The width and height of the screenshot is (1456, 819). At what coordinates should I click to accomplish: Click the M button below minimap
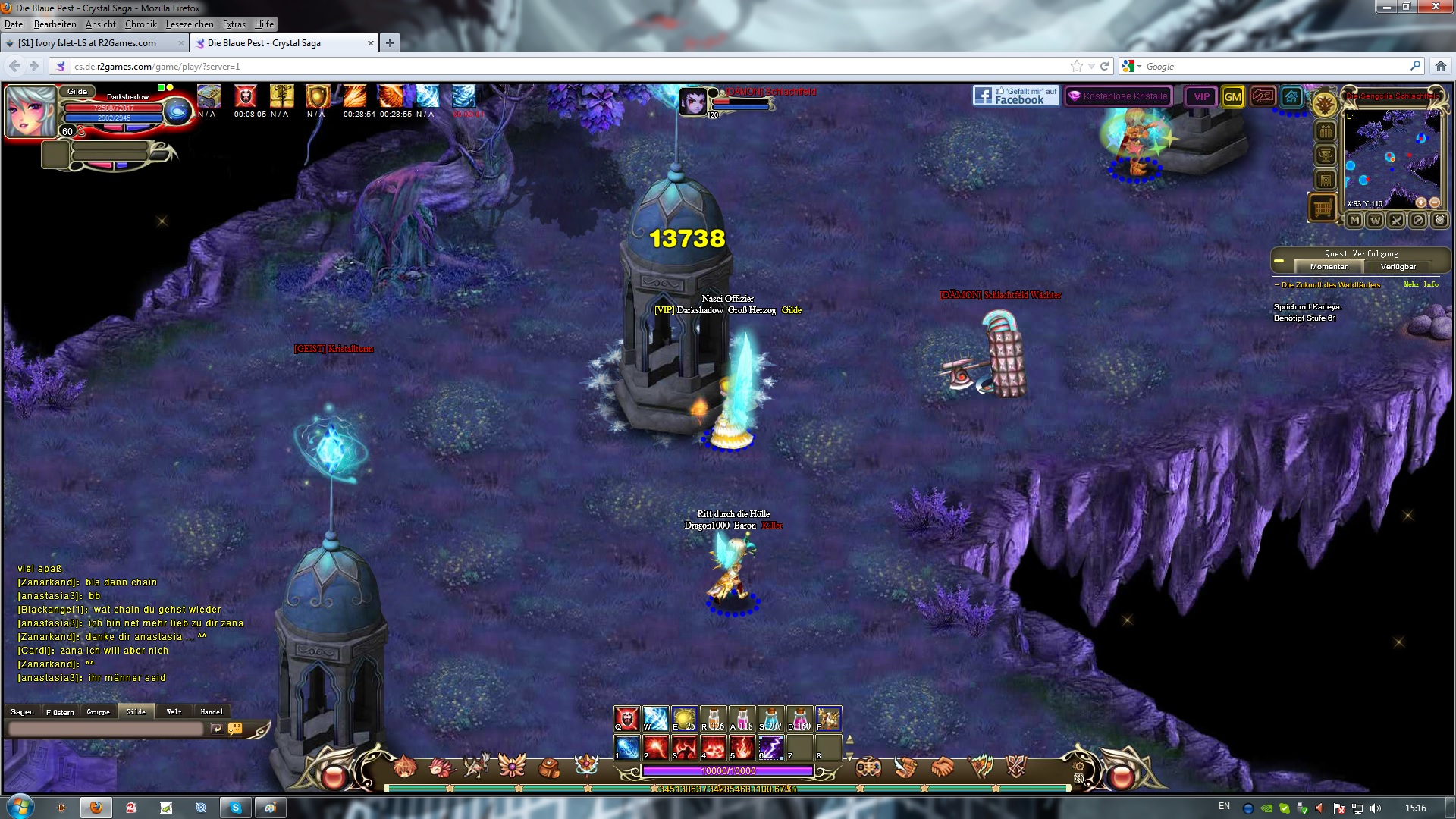coord(1354,220)
